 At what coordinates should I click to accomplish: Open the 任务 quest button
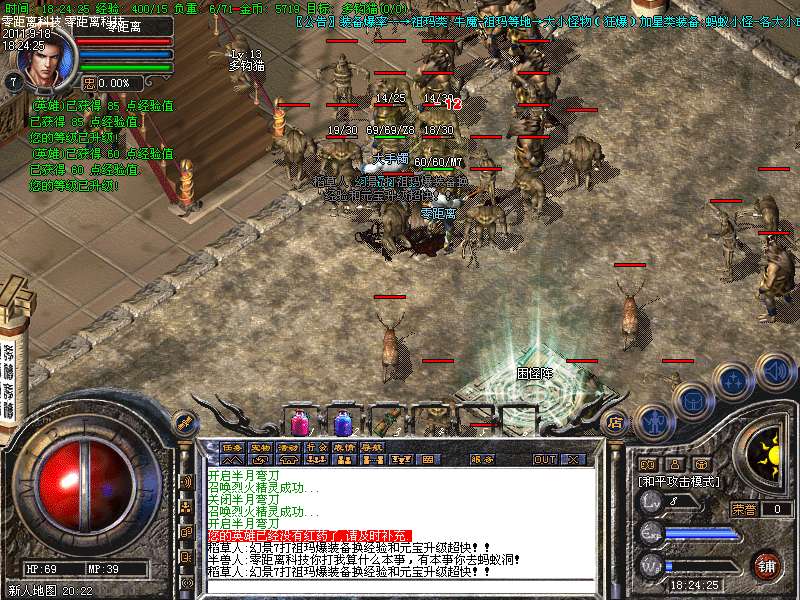pyautogui.click(x=233, y=447)
